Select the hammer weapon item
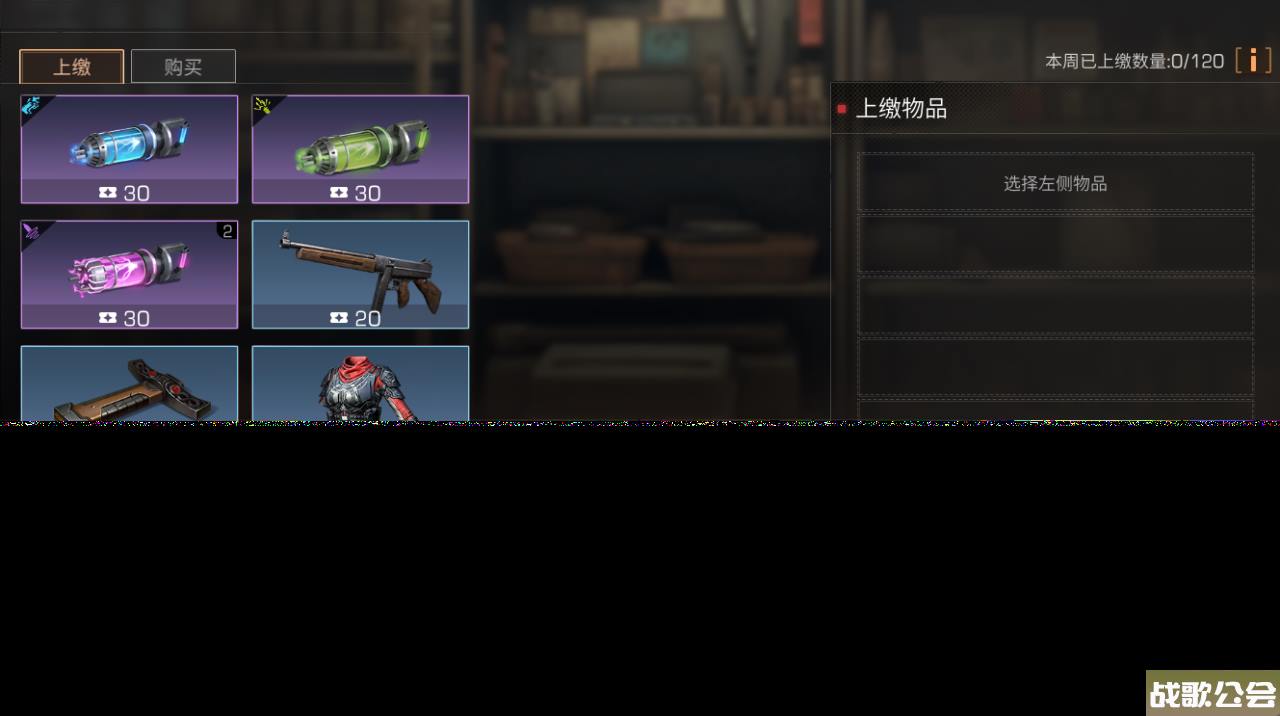 coord(129,385)
